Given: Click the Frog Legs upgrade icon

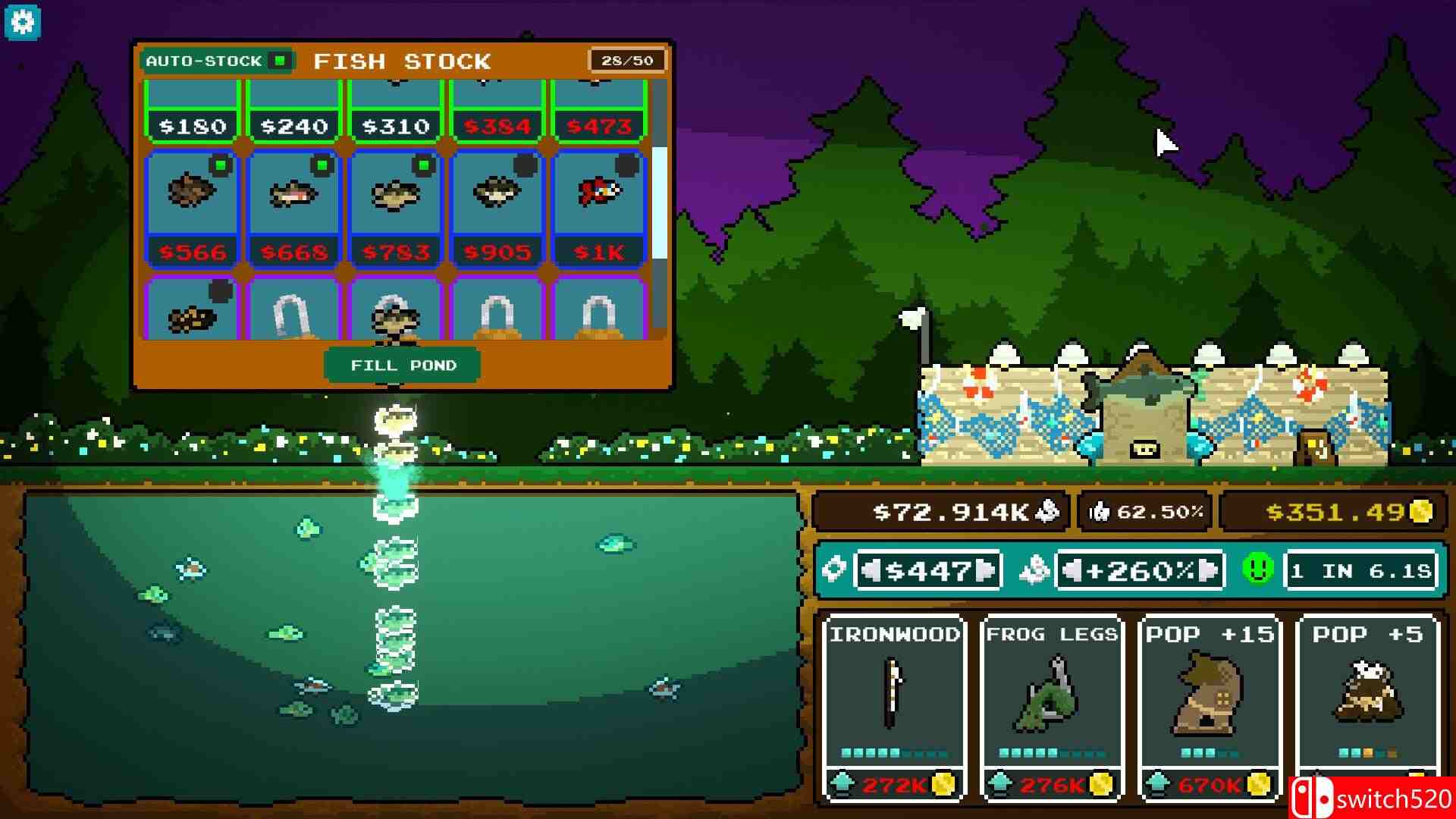Looking at the screenshot, I should coord(1050,694).
